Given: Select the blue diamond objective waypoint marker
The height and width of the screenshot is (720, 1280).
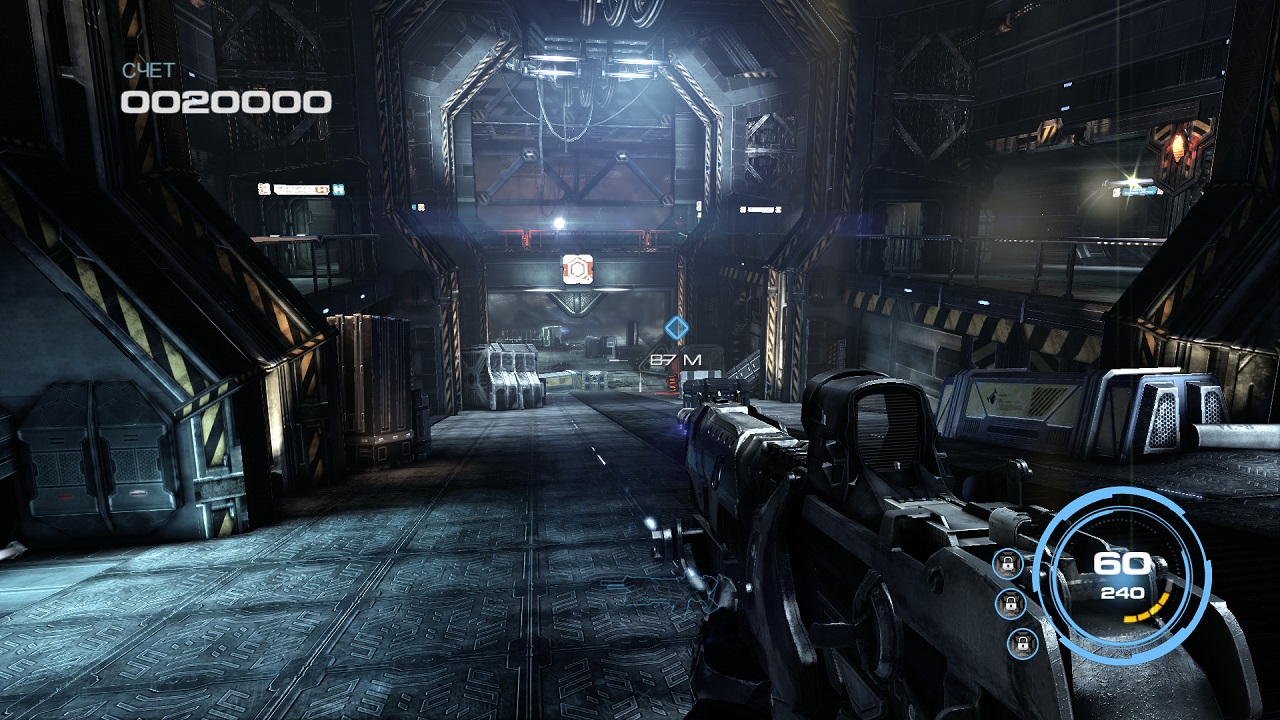Looking at the screenshot, I should pos(677,327).
